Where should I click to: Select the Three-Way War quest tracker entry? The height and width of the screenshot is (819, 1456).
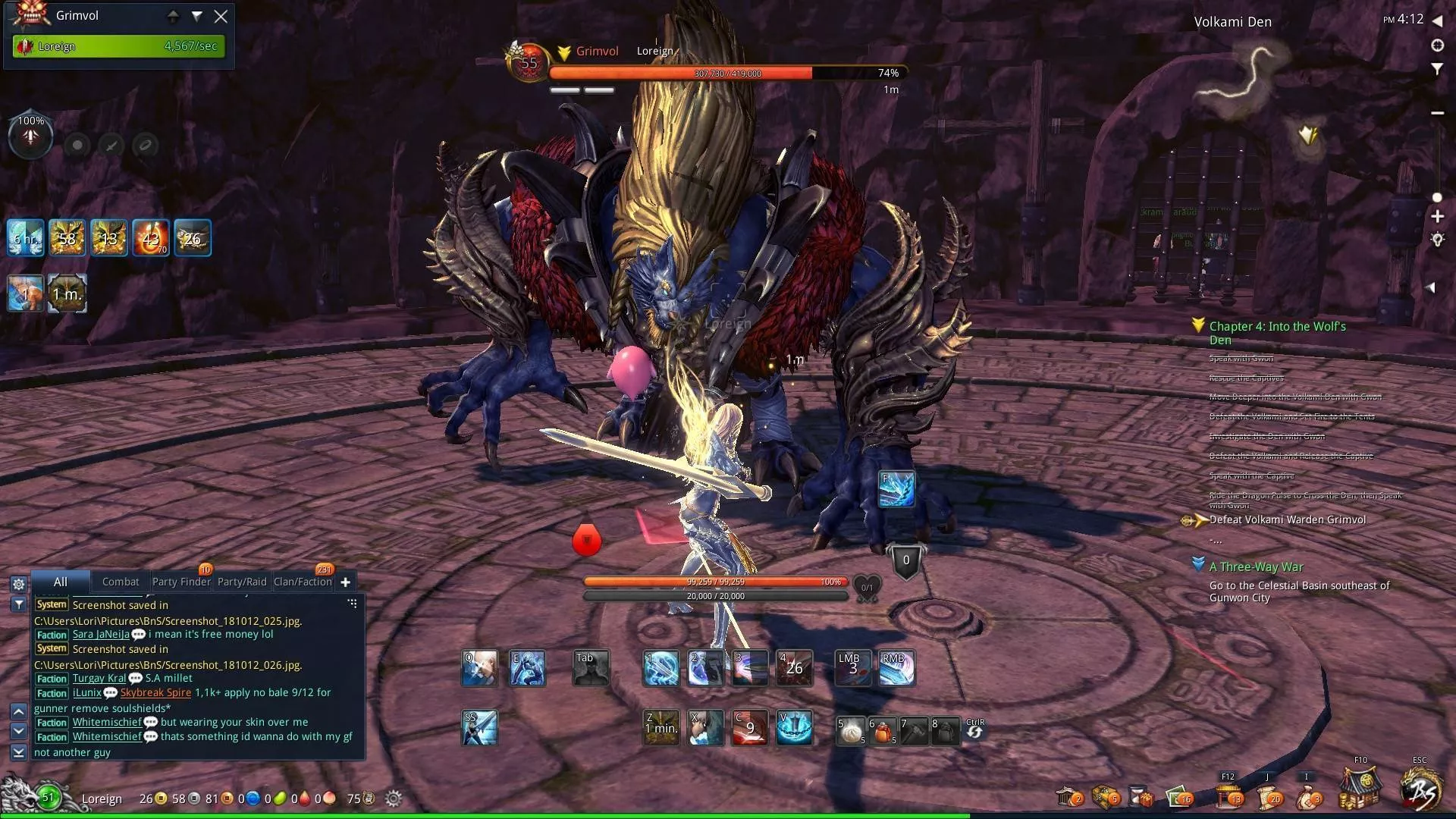tap(1256, 566)
